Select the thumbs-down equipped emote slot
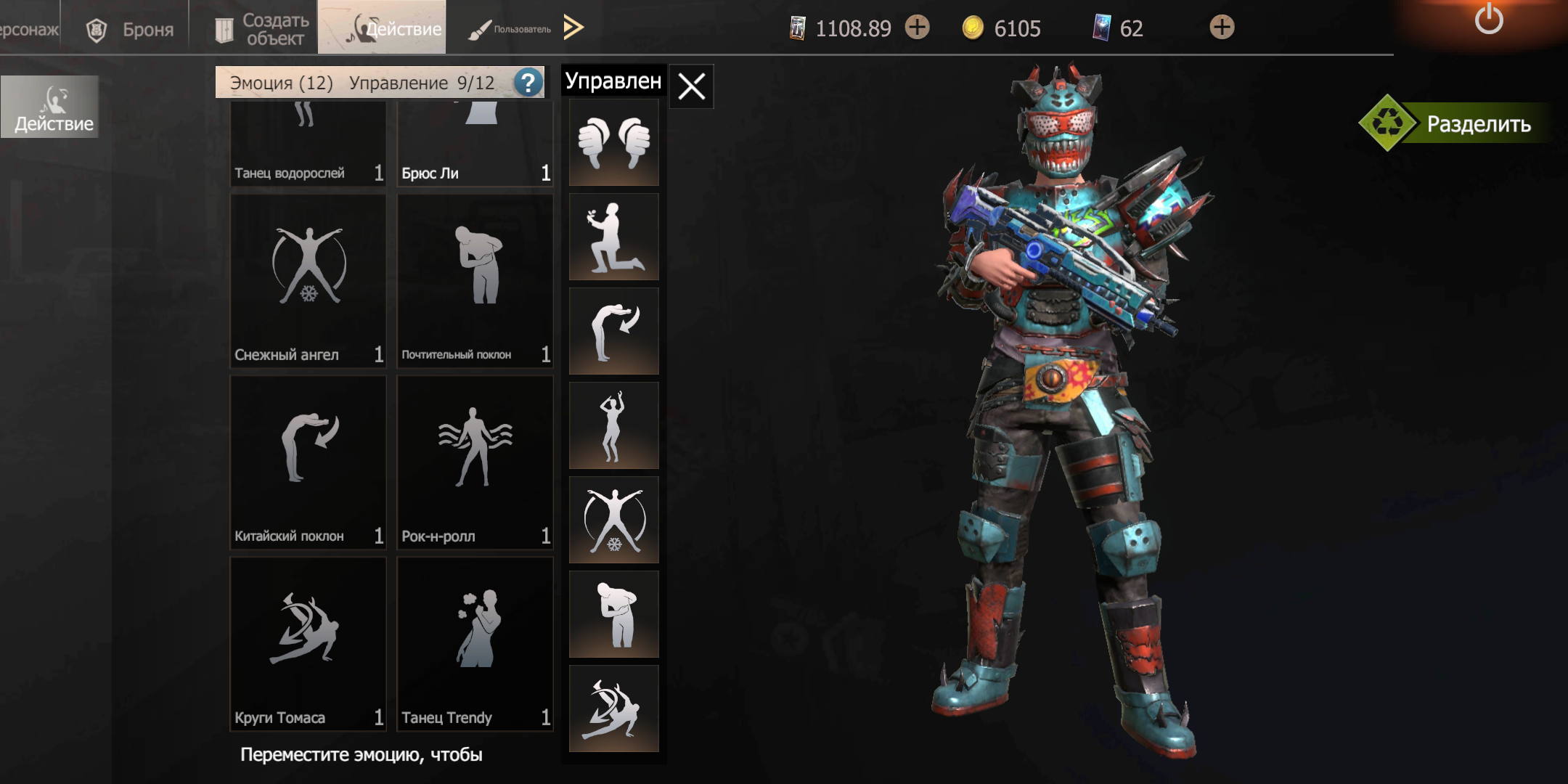 (614, 142)
